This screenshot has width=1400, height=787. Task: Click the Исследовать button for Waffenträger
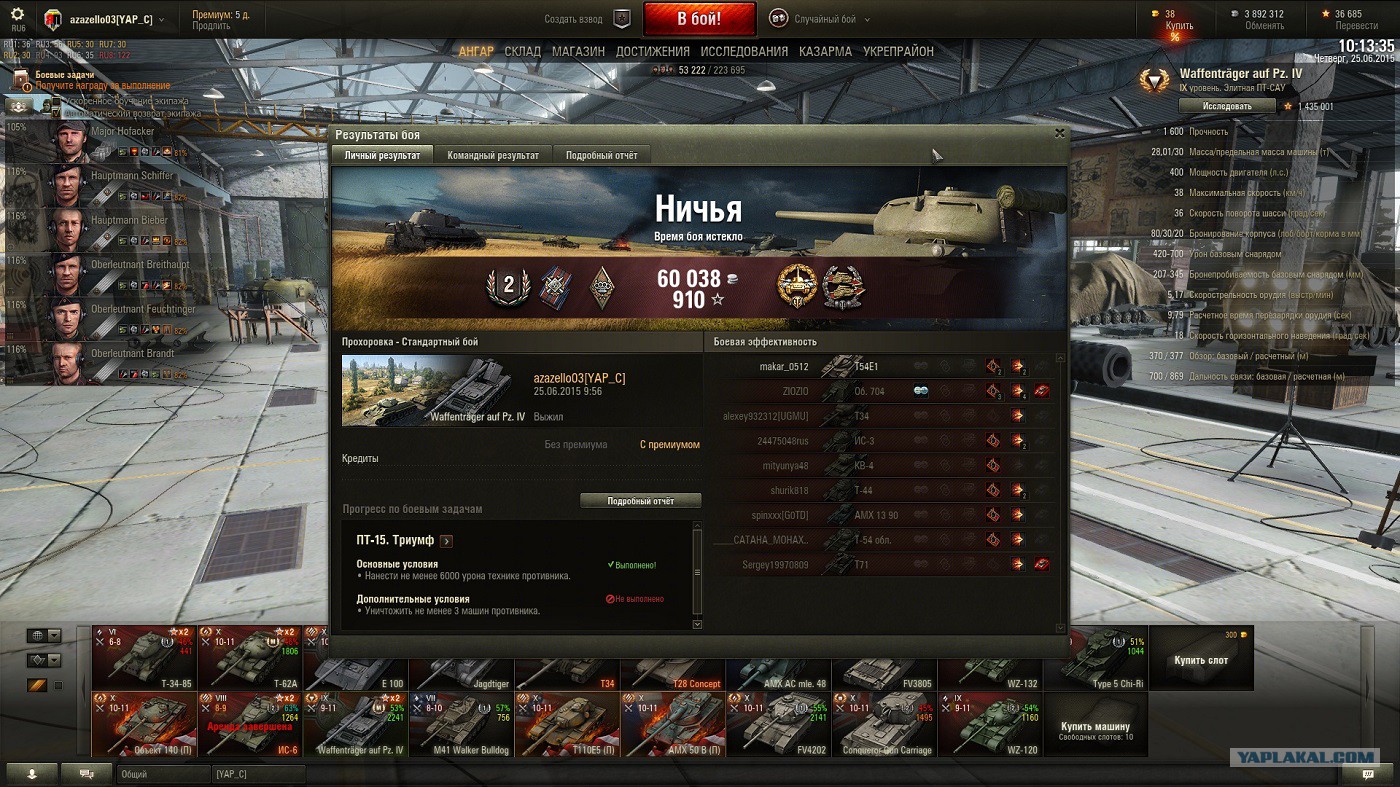coord(1226,105)
